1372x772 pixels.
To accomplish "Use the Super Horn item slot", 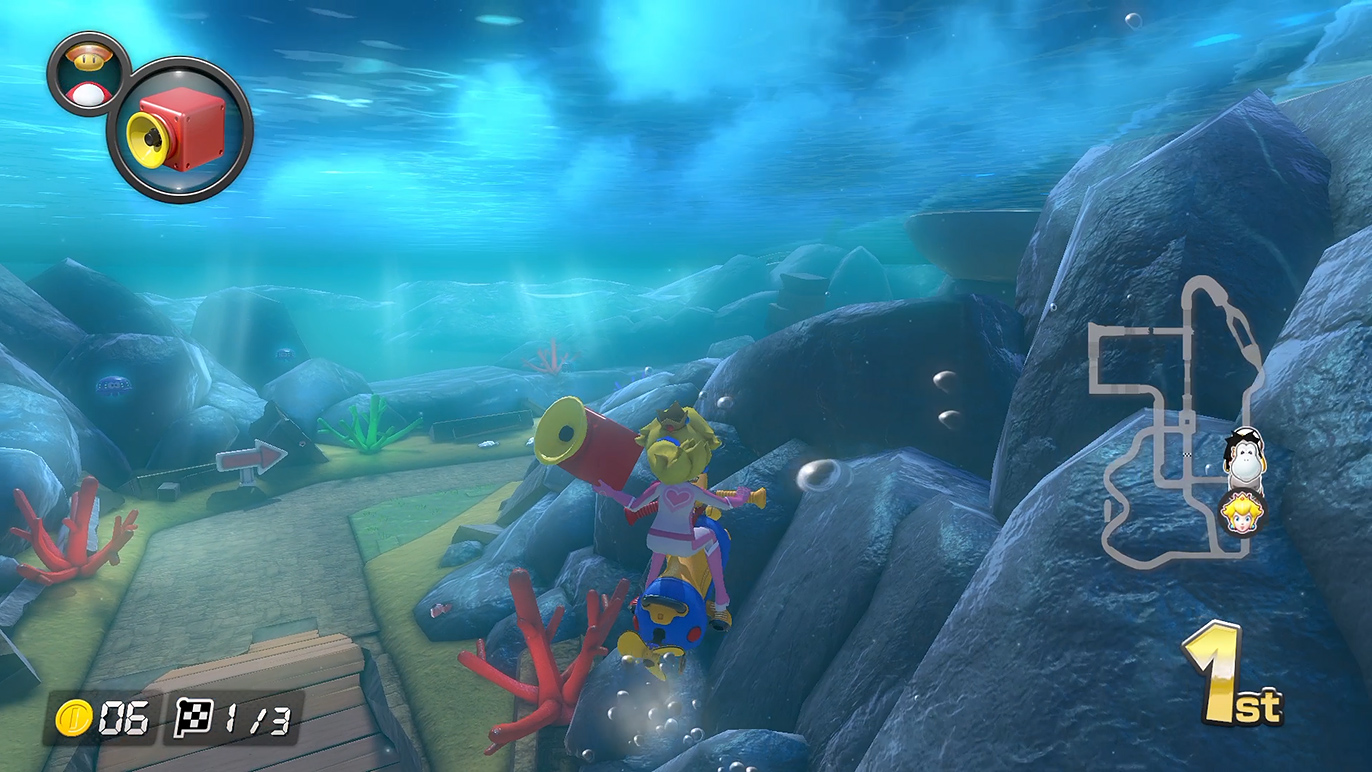I will [x=180, y=130].
